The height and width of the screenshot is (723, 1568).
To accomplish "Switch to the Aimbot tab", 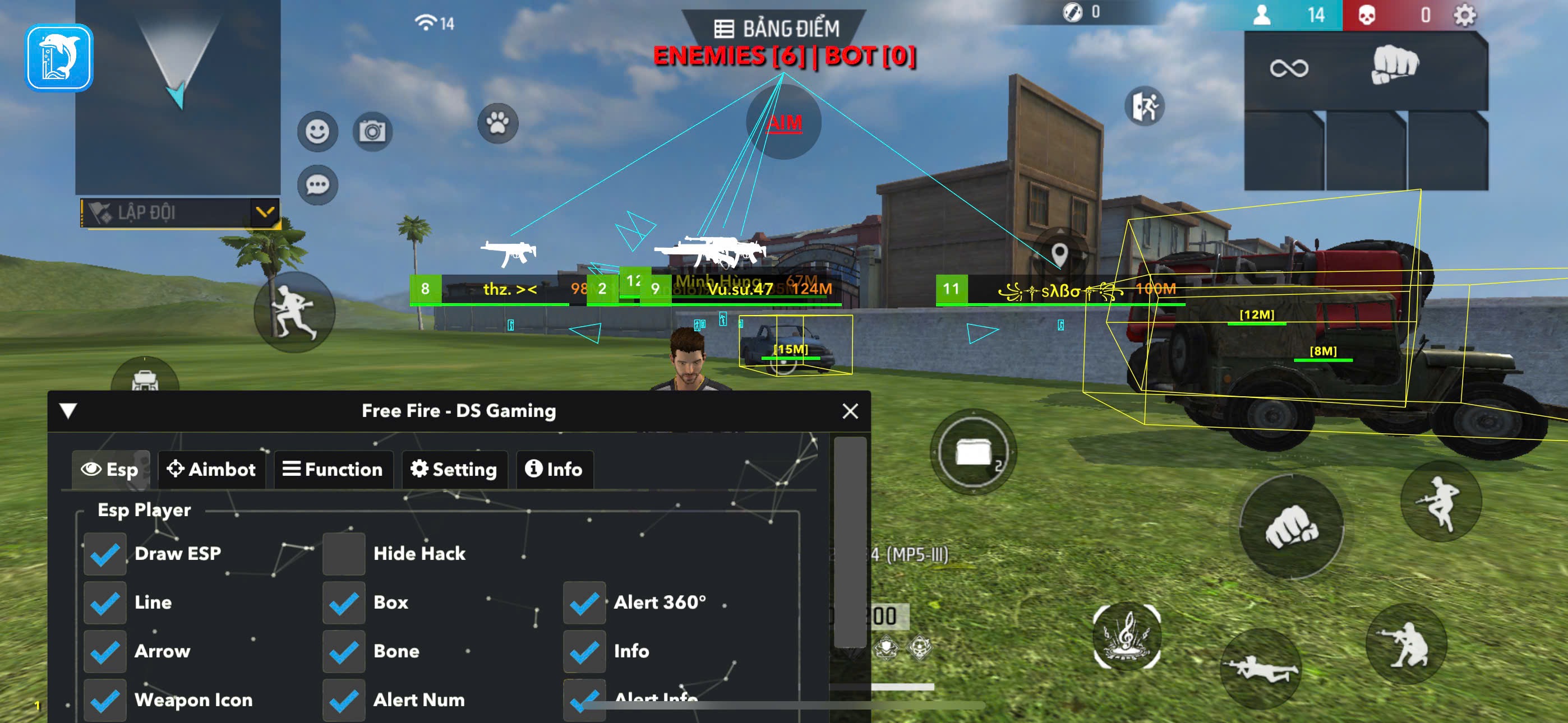I will pos(211,469).
